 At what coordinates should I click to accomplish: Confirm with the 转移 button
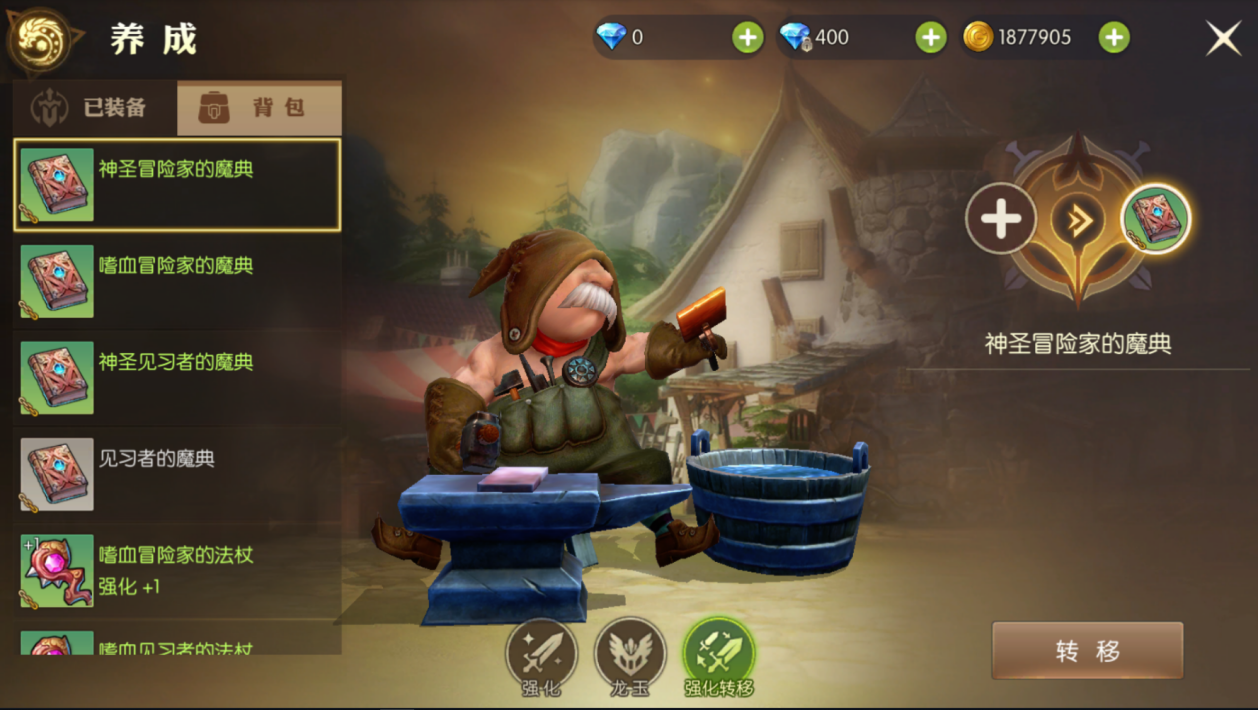(x=1087, y=651)
